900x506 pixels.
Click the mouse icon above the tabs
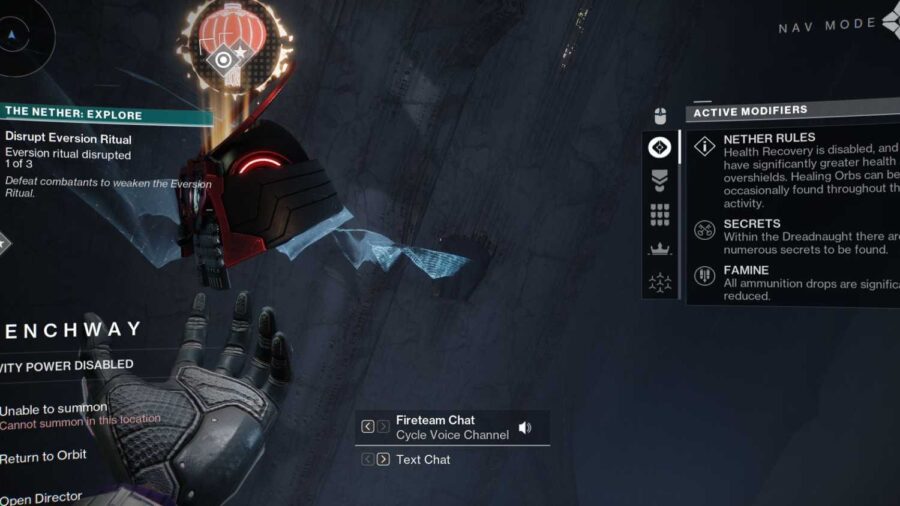[x=660, y=115]
